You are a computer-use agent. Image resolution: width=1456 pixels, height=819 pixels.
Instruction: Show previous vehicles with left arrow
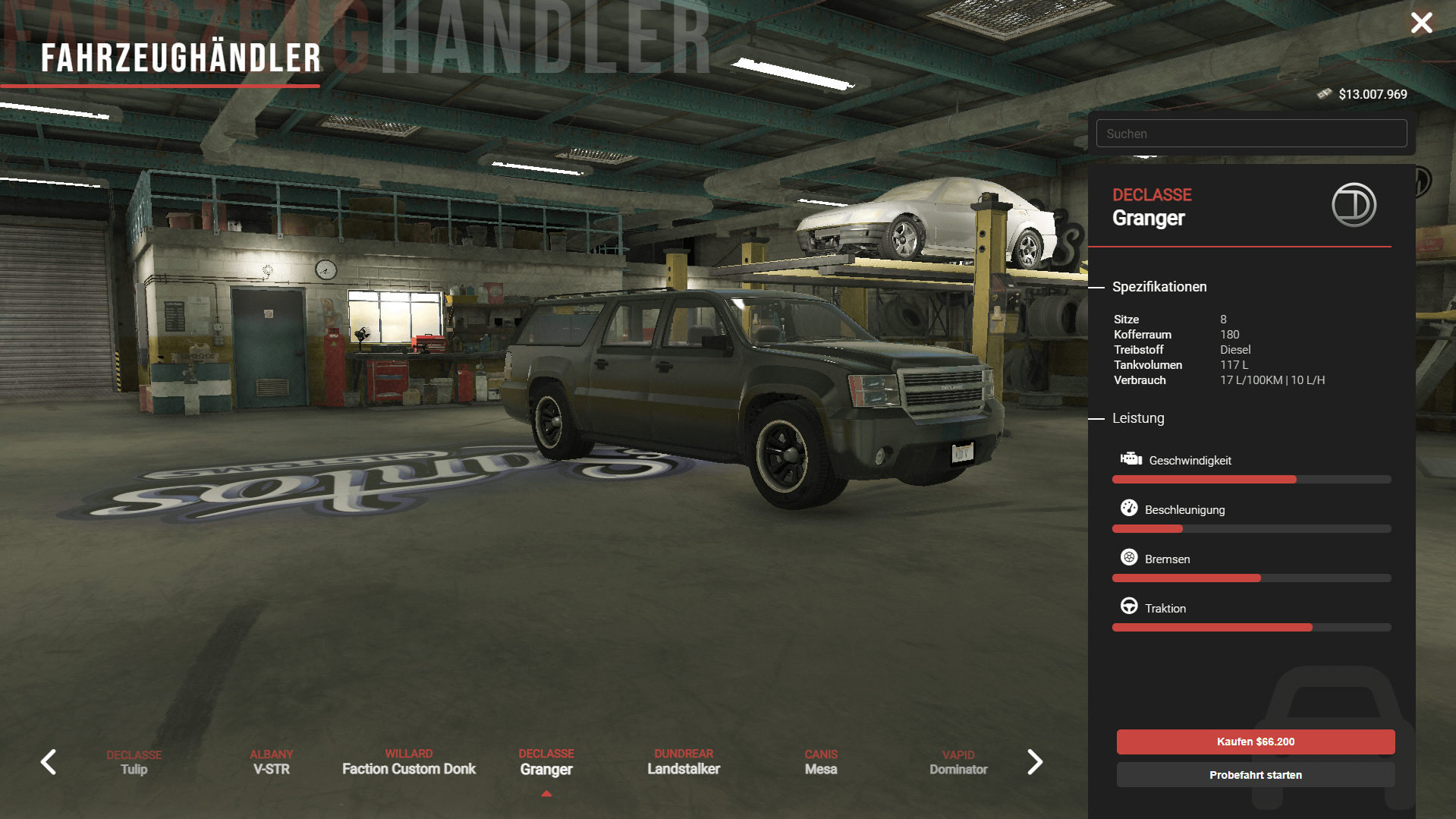tap(49, 762)
